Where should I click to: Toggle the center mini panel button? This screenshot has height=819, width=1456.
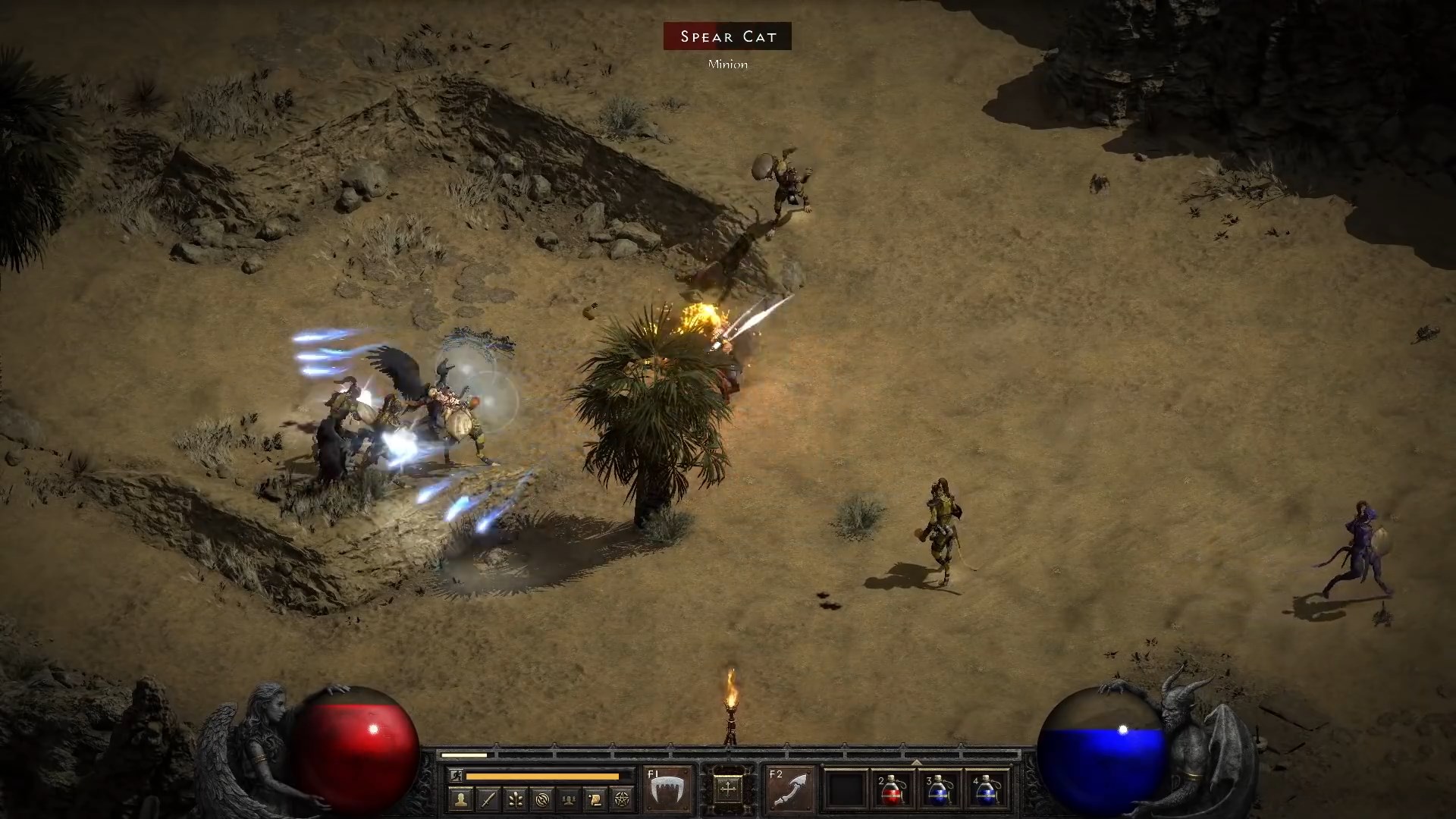click(727, 787)
